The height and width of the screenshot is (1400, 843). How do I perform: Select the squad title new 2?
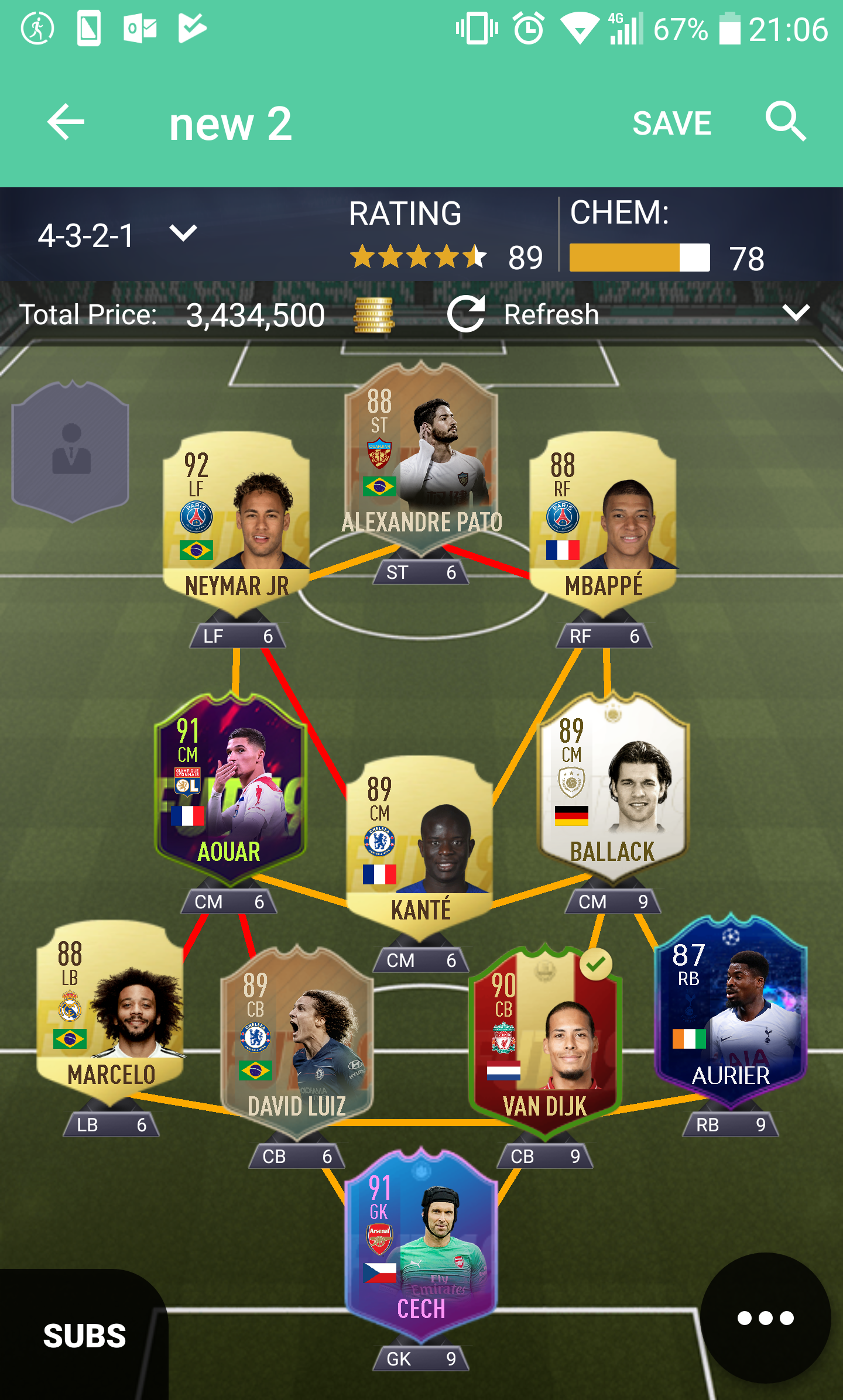coord(230,122)
